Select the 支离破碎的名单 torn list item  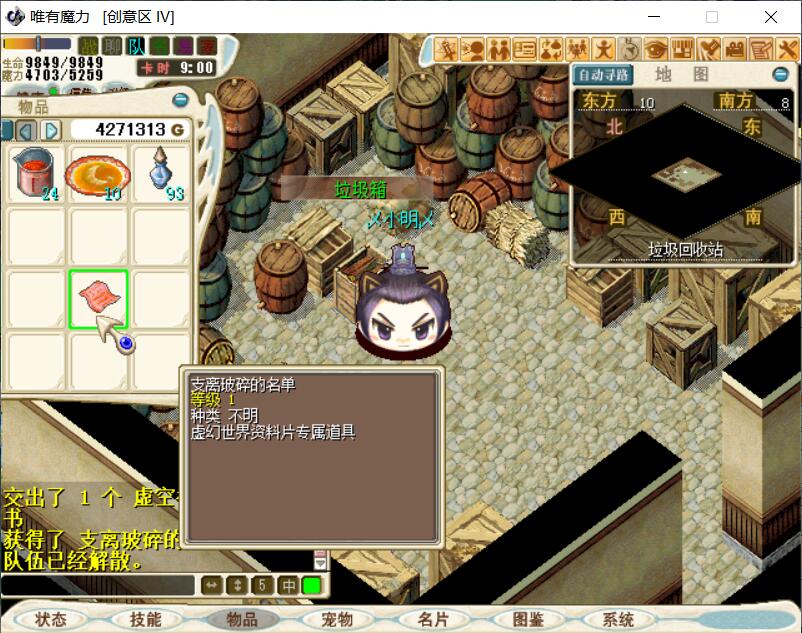[x=98, y=298]
